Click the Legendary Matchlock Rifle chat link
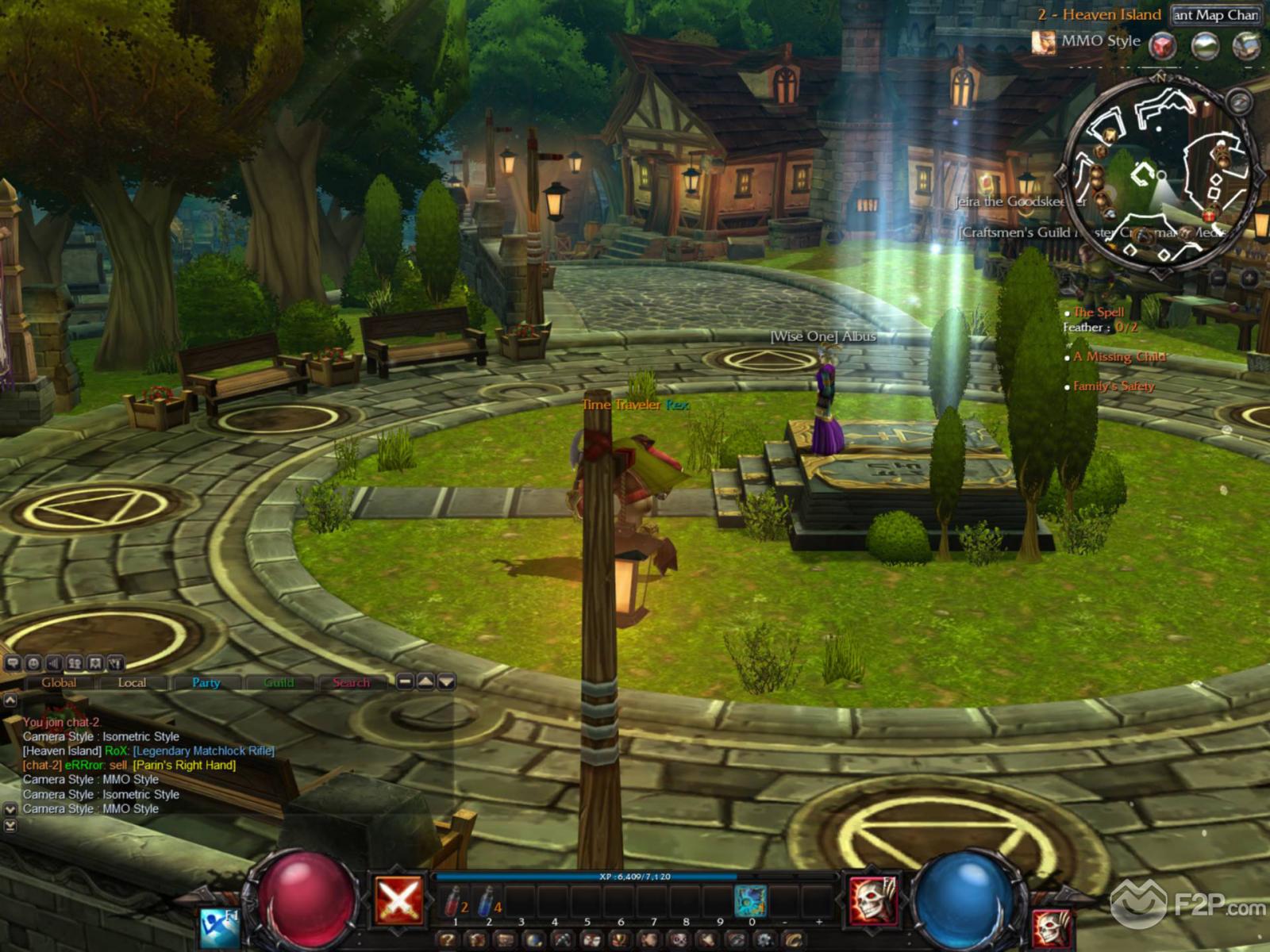This screenshot has width=1270, height=952. 203,750
